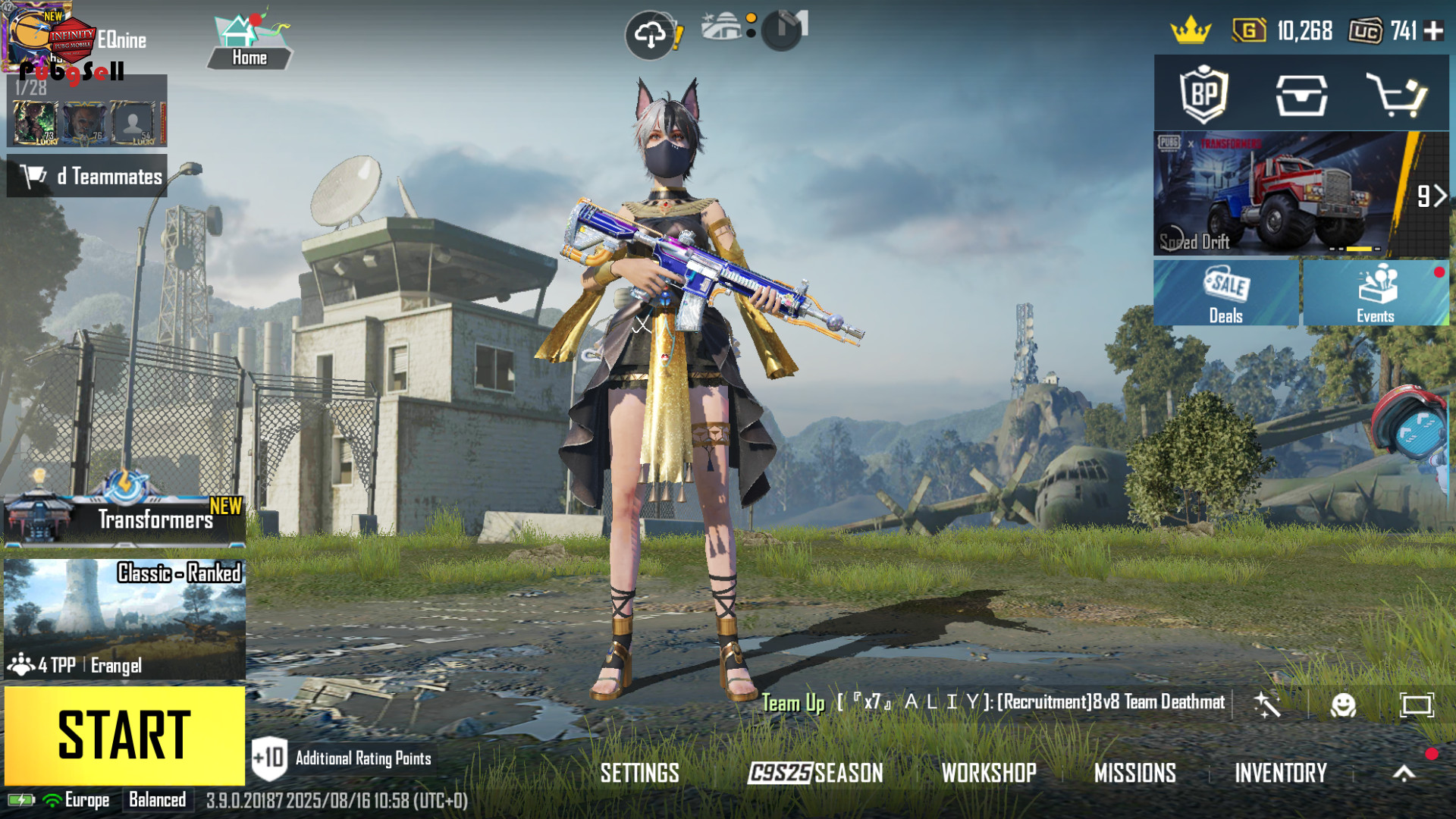Open the Events tile

click(x=1376, y=293)
